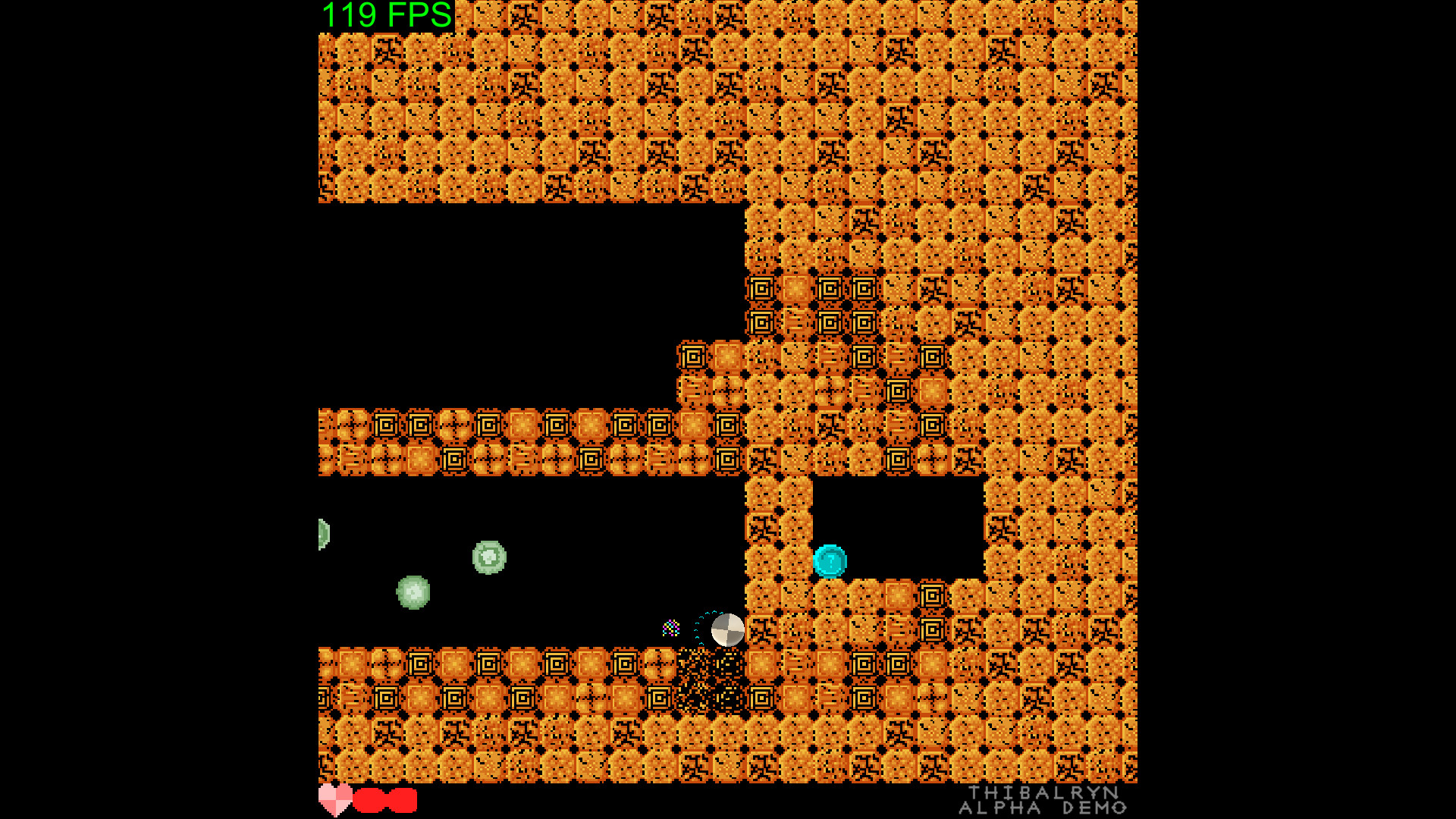Select the cyan gem pickup
The width and height of the screenshot is (1456, 819).
(828, 562)
